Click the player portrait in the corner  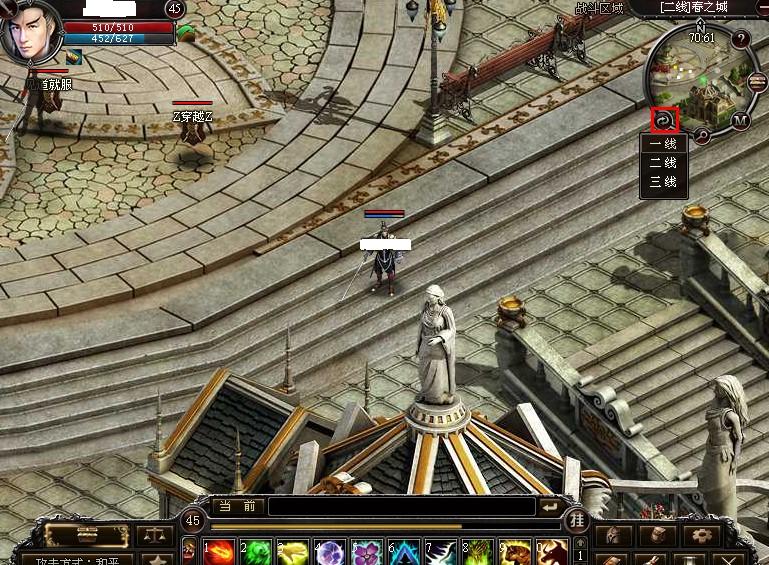click(x=30, y=32)
